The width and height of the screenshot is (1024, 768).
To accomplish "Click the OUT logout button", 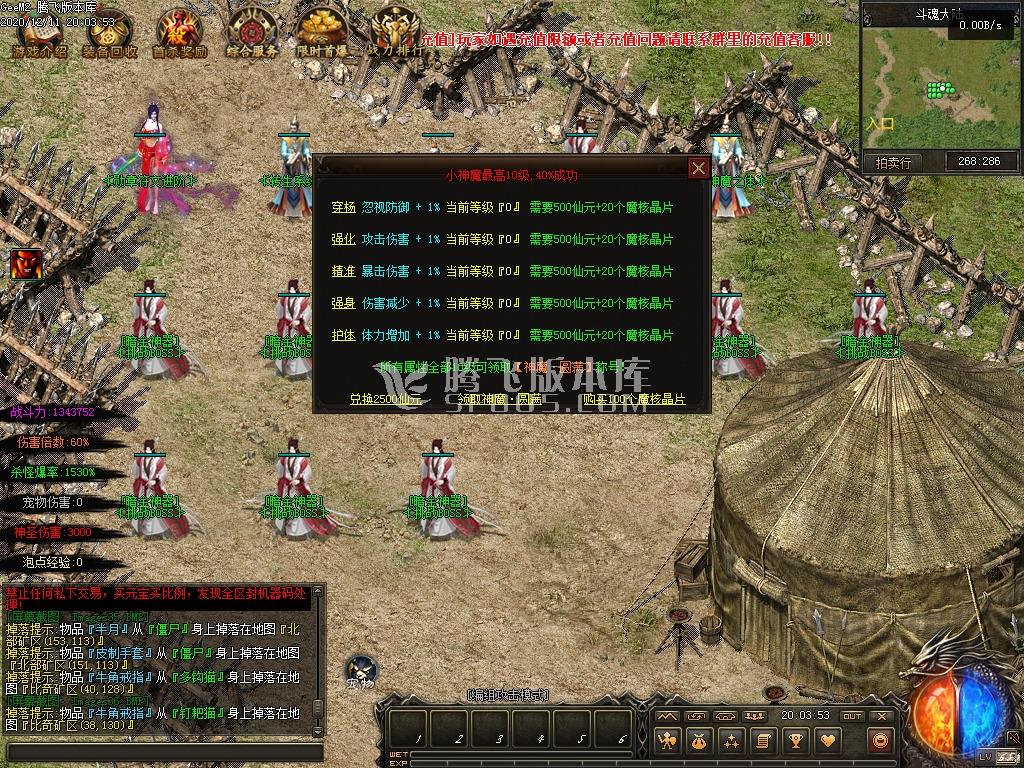I will 851,716.
